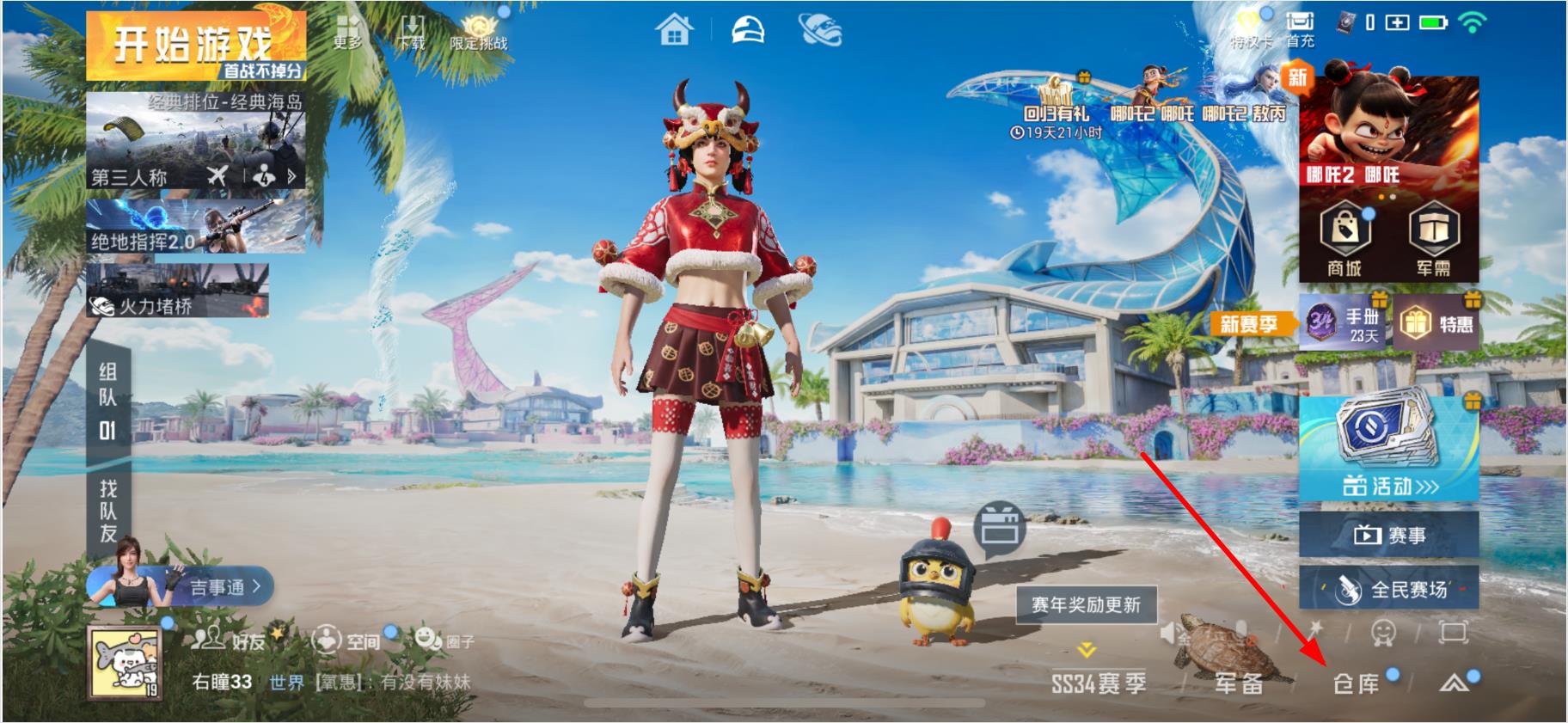The height and width of the screenshot is (723, 1568).
Task: Open the 限定挑战 limited challenge
Action: pos(478,31)
